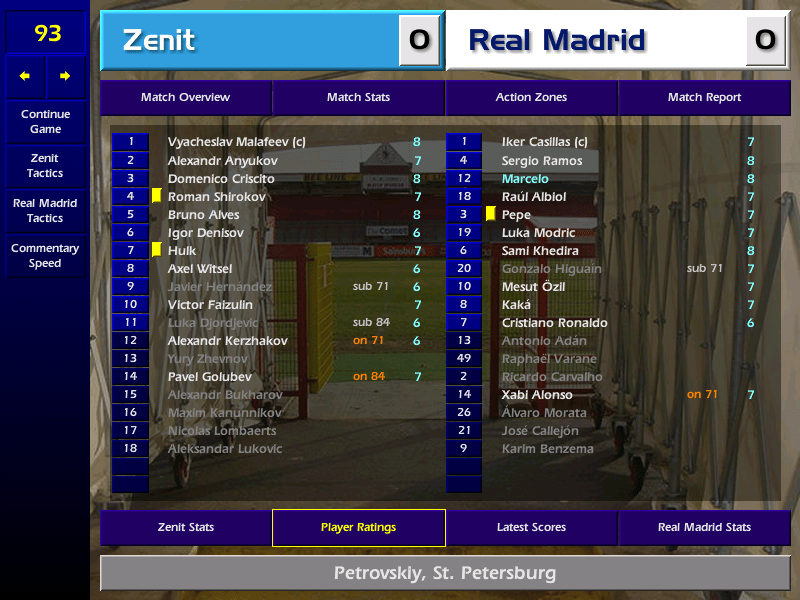800x600 pixels.
Task: View the Action Zones tab
Action: click(x=531, y=98)
